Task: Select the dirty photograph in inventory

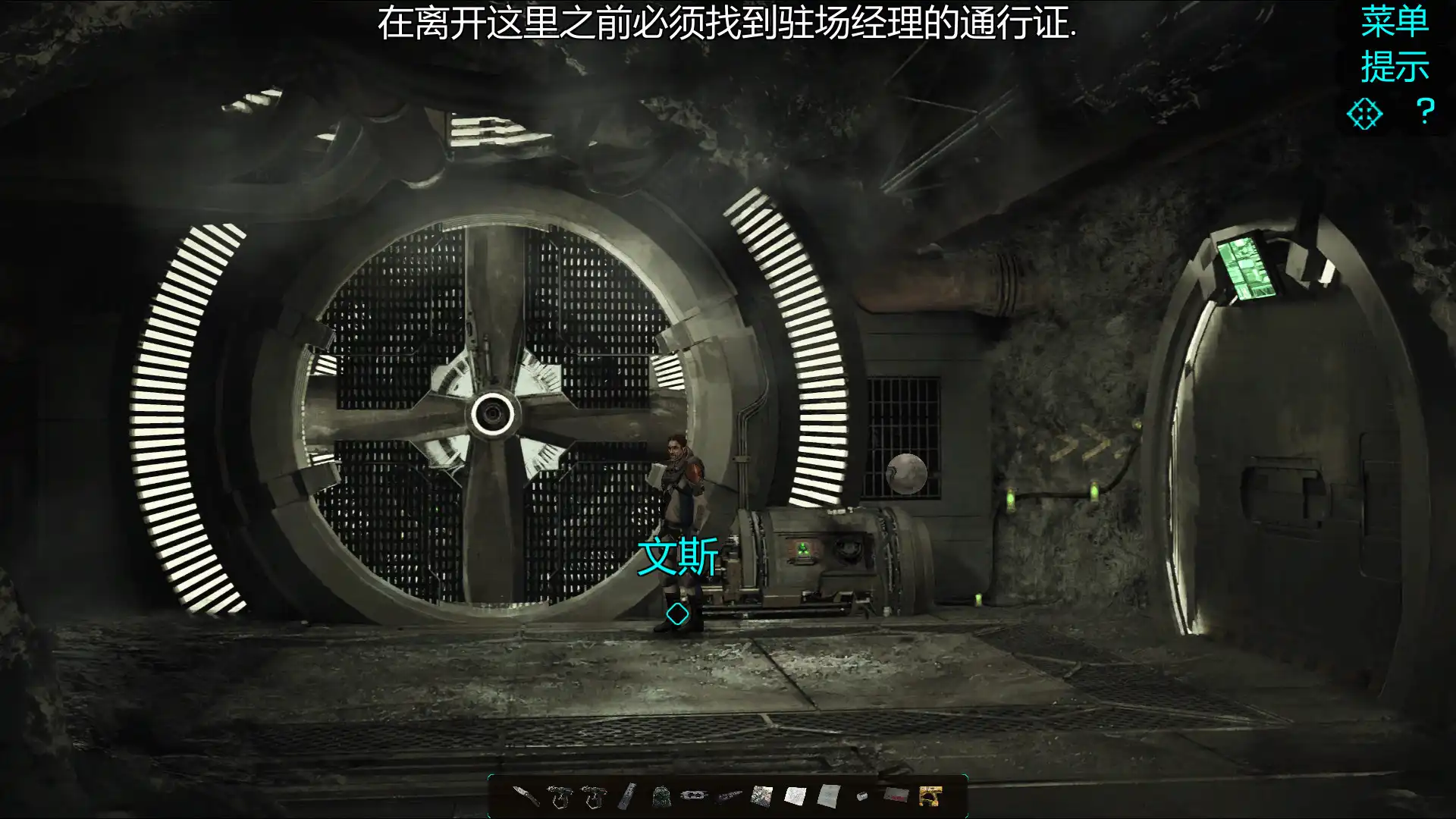Action: 762,795
